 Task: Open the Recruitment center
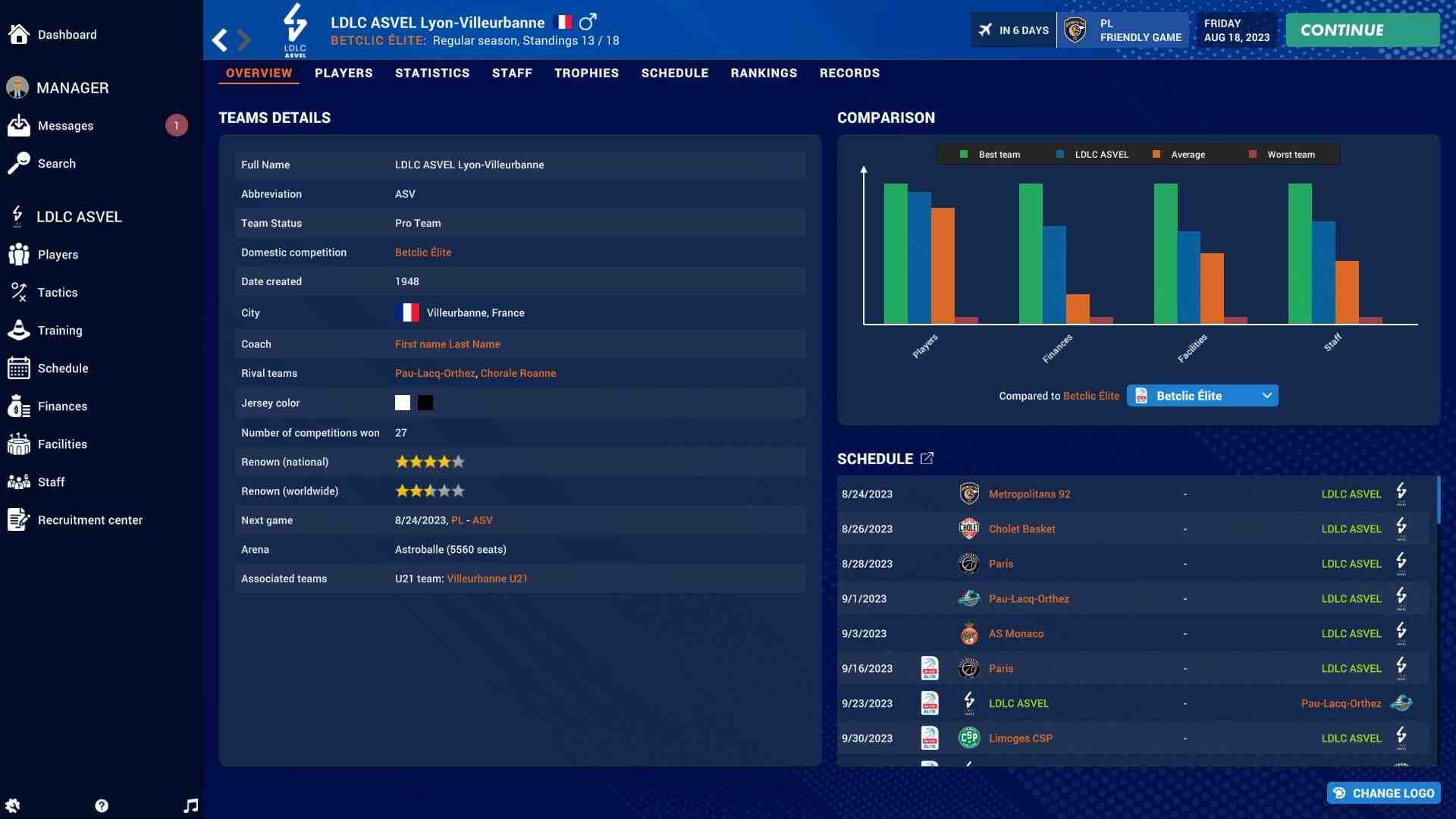[x=89, y=520]
